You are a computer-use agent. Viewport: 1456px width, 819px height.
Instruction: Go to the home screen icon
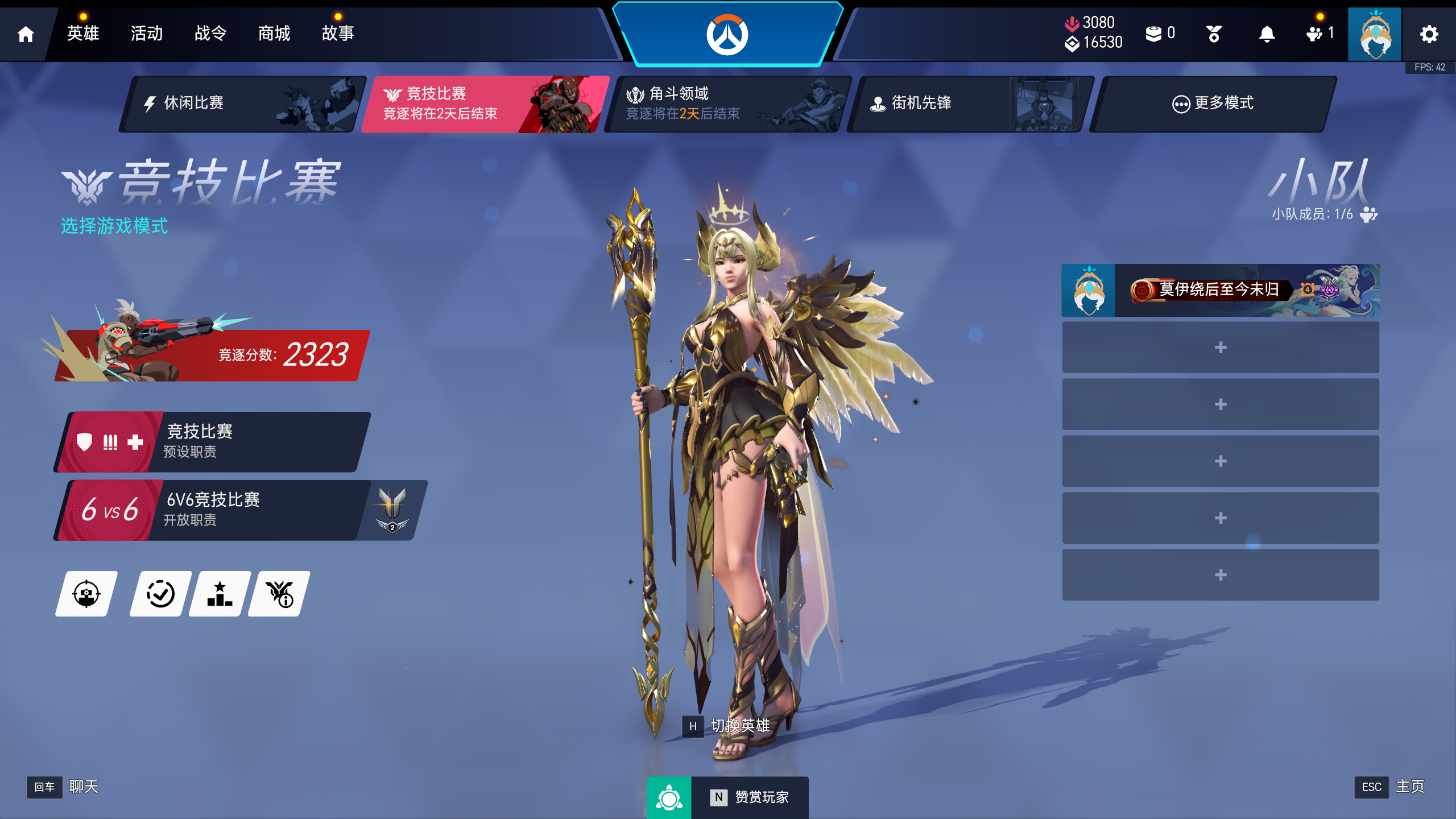pyautogui.click(x=26, y=34)
